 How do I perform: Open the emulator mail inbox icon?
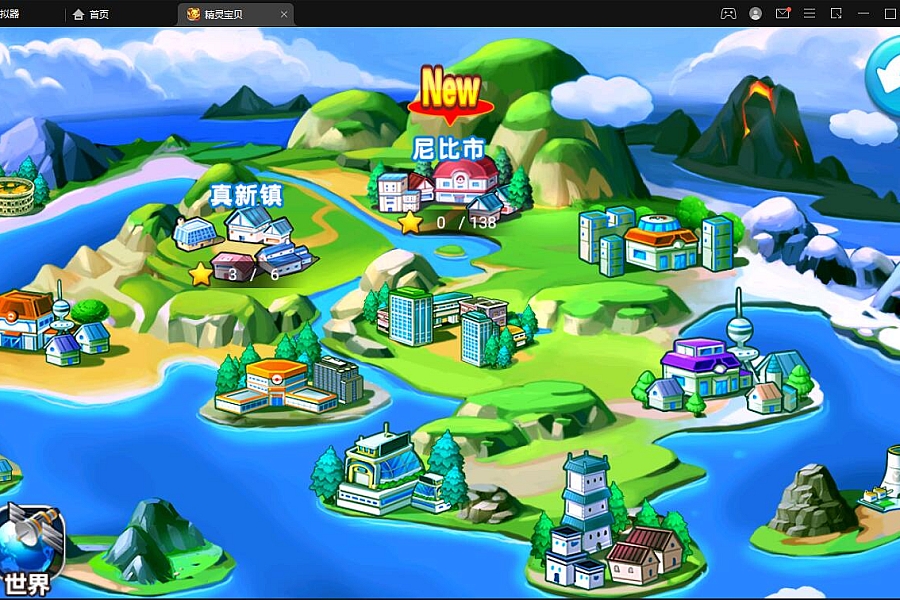783,14
